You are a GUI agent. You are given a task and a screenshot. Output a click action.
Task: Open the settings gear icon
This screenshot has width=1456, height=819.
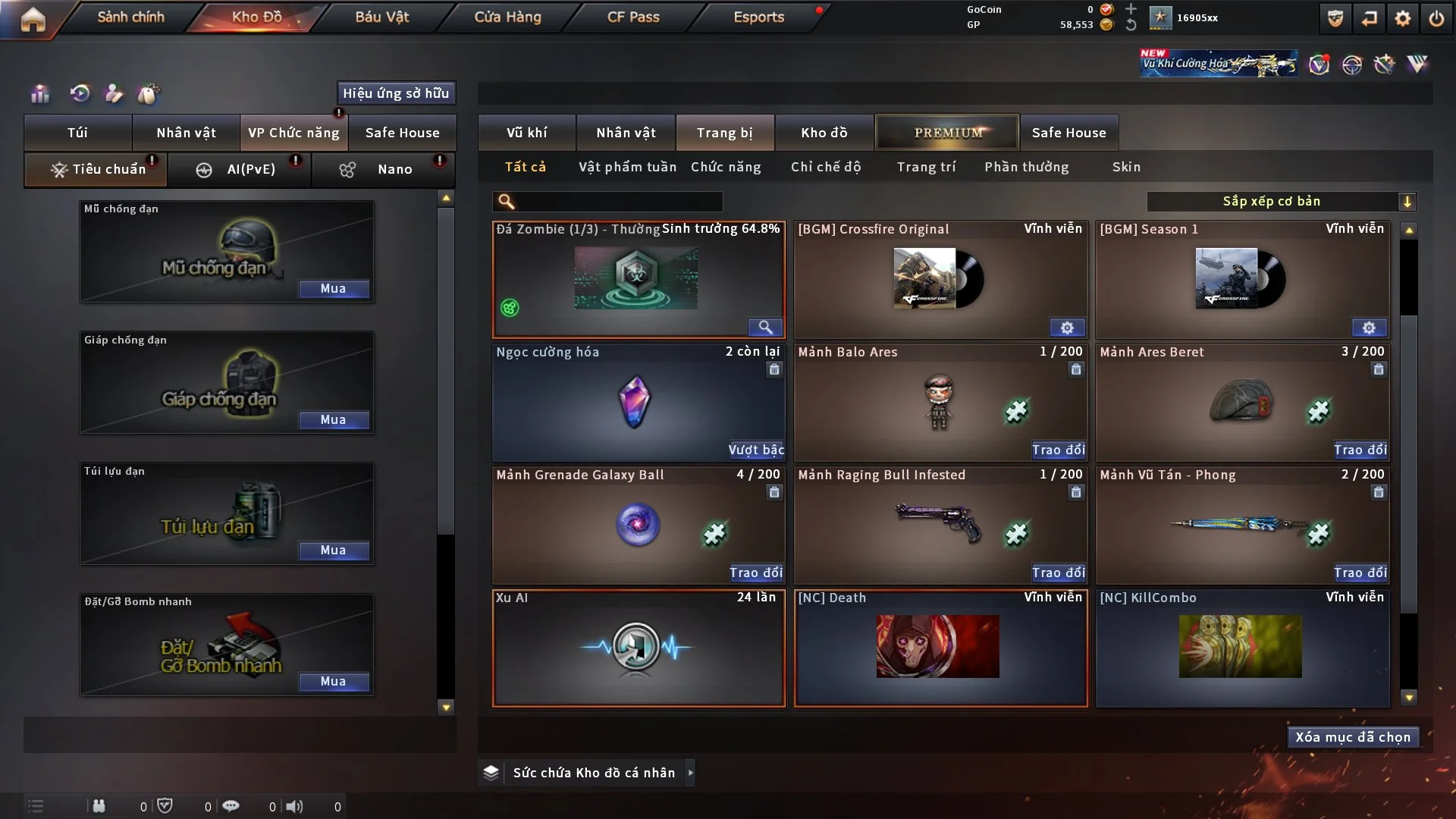pos(1403,18)
